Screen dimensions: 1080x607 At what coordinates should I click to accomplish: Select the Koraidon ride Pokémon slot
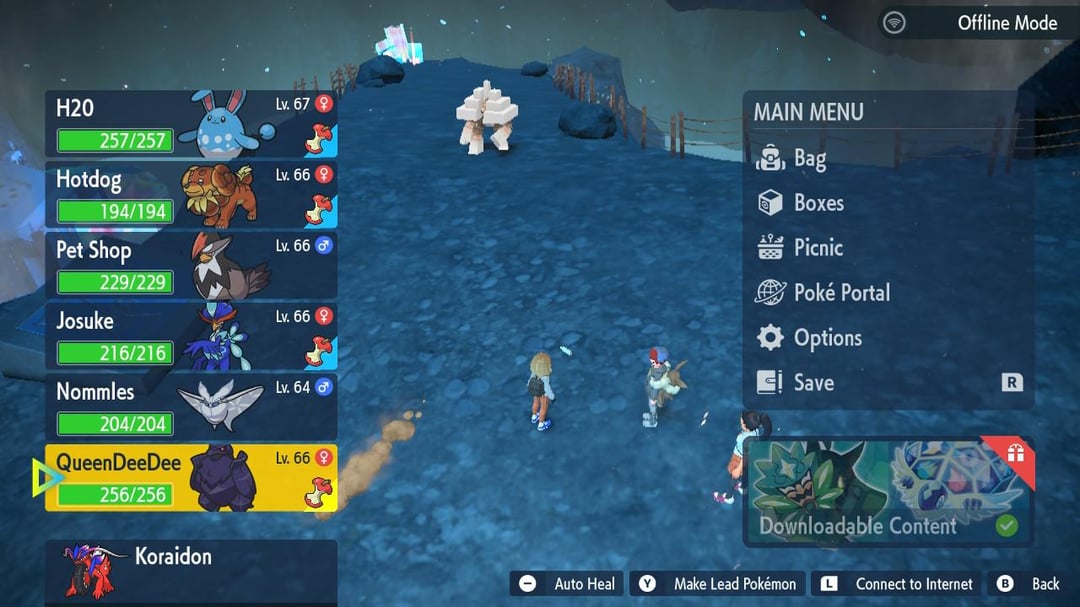[190, 572]
